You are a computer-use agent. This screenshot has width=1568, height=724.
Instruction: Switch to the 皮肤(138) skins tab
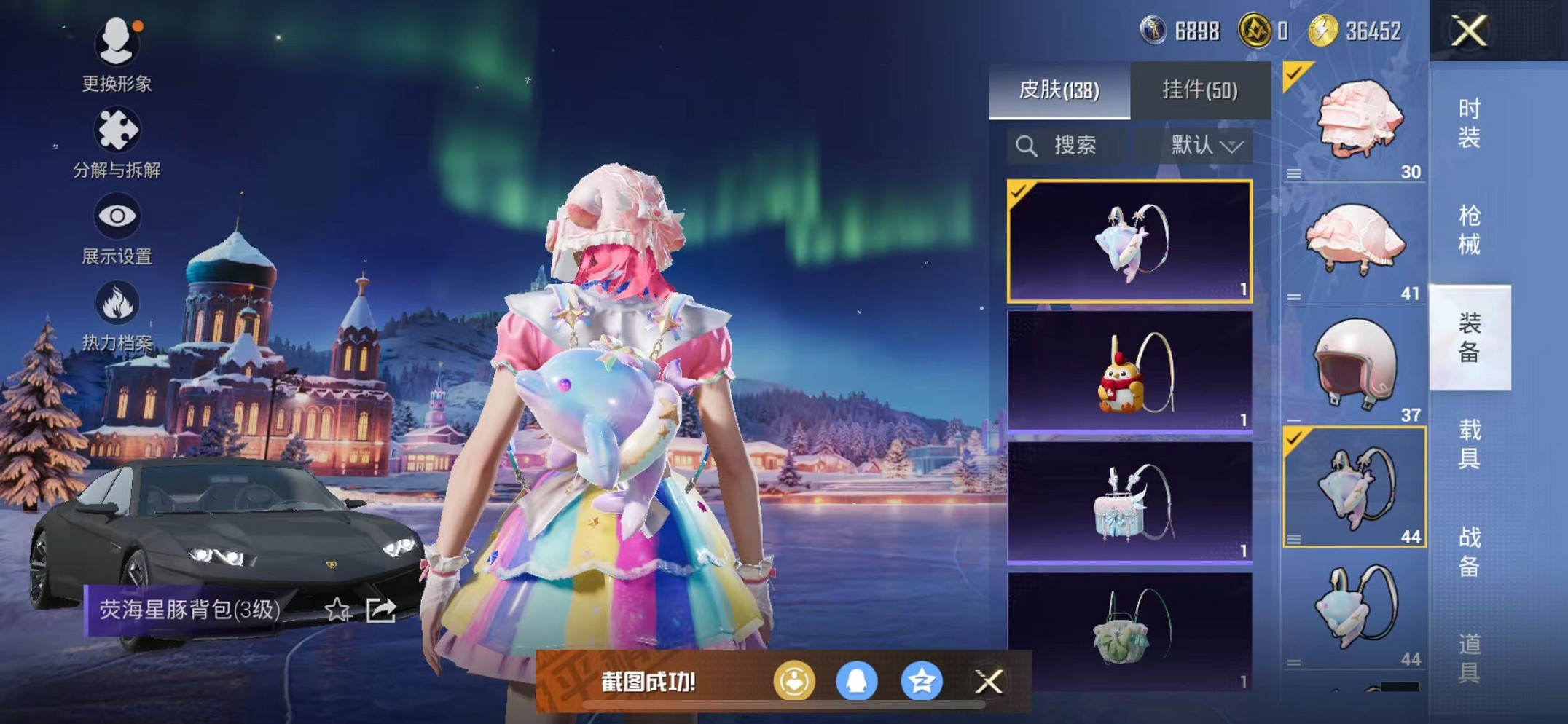(1059, 90)
